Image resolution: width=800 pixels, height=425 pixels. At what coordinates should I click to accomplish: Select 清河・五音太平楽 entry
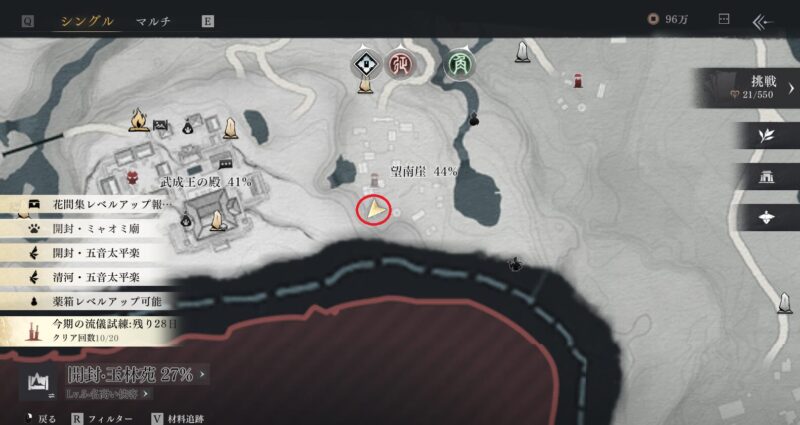(96, 277)
